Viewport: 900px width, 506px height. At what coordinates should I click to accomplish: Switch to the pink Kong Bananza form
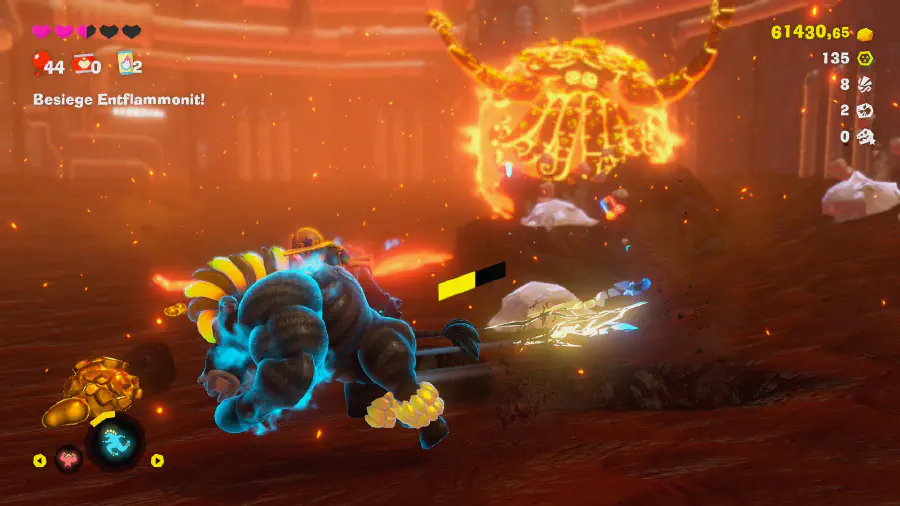point(68,460)
